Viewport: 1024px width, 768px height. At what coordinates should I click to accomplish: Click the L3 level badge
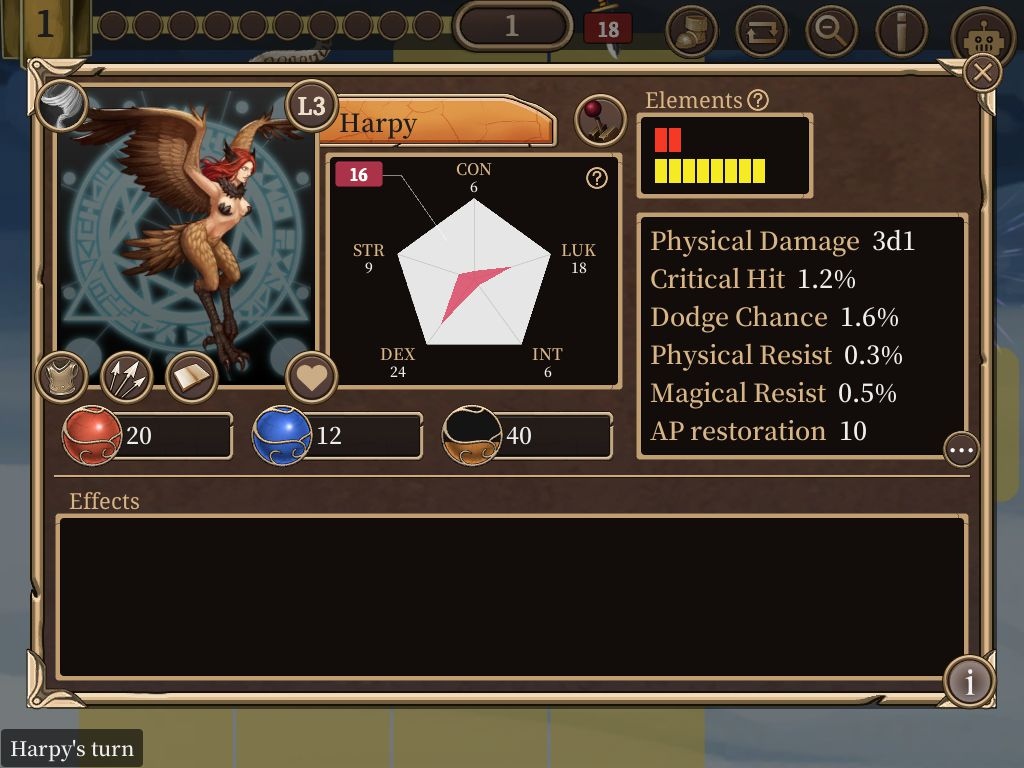click(311, 106)
